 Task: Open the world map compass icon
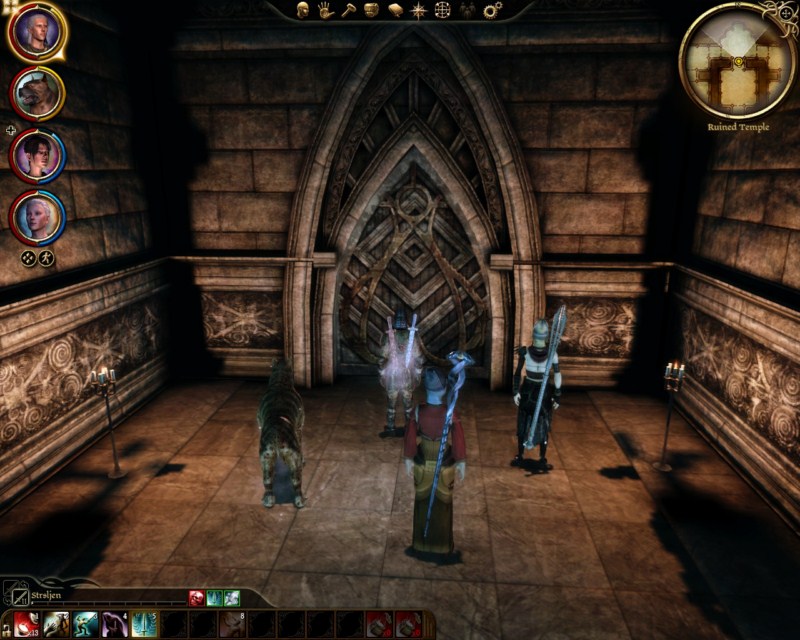[419, 10]
